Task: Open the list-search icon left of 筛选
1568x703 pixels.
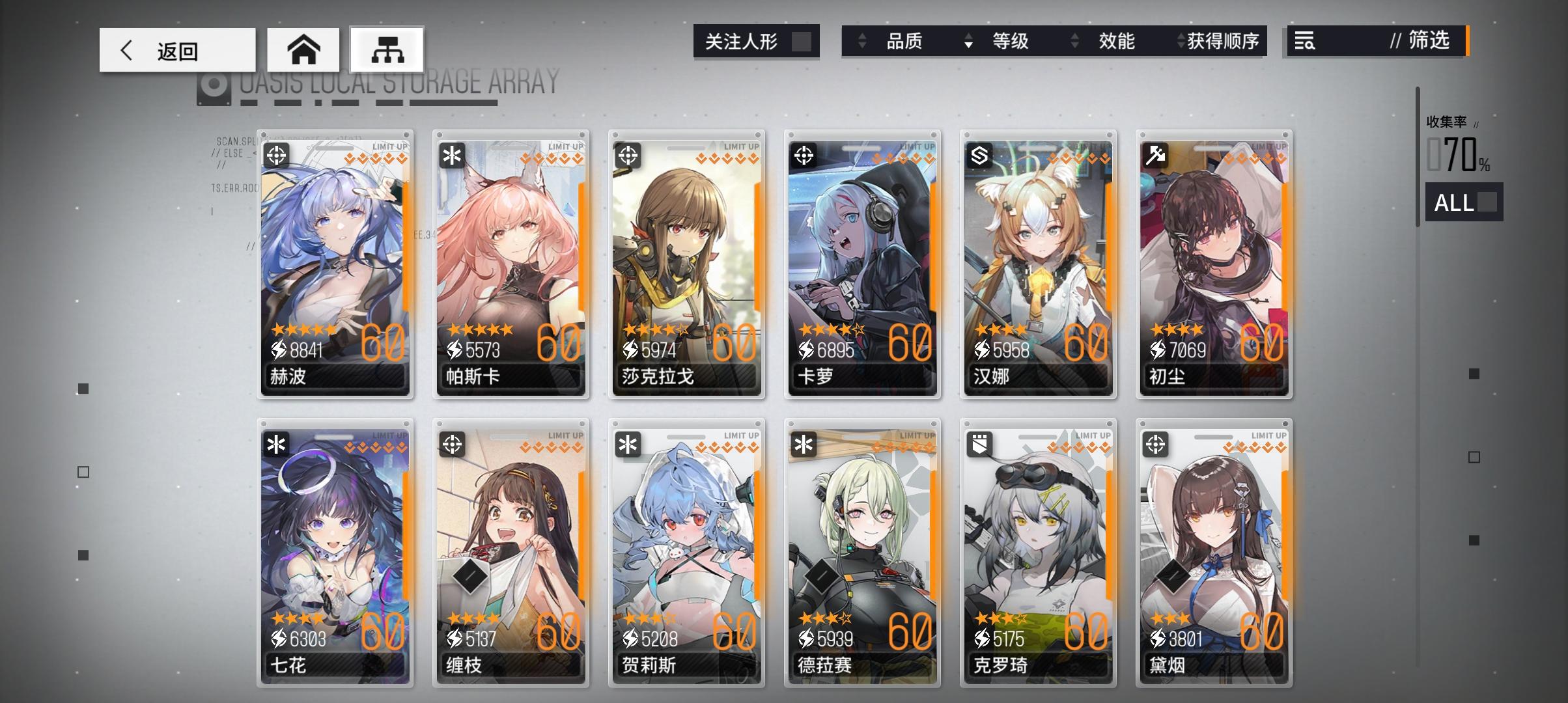Action: coord(1304,42)
